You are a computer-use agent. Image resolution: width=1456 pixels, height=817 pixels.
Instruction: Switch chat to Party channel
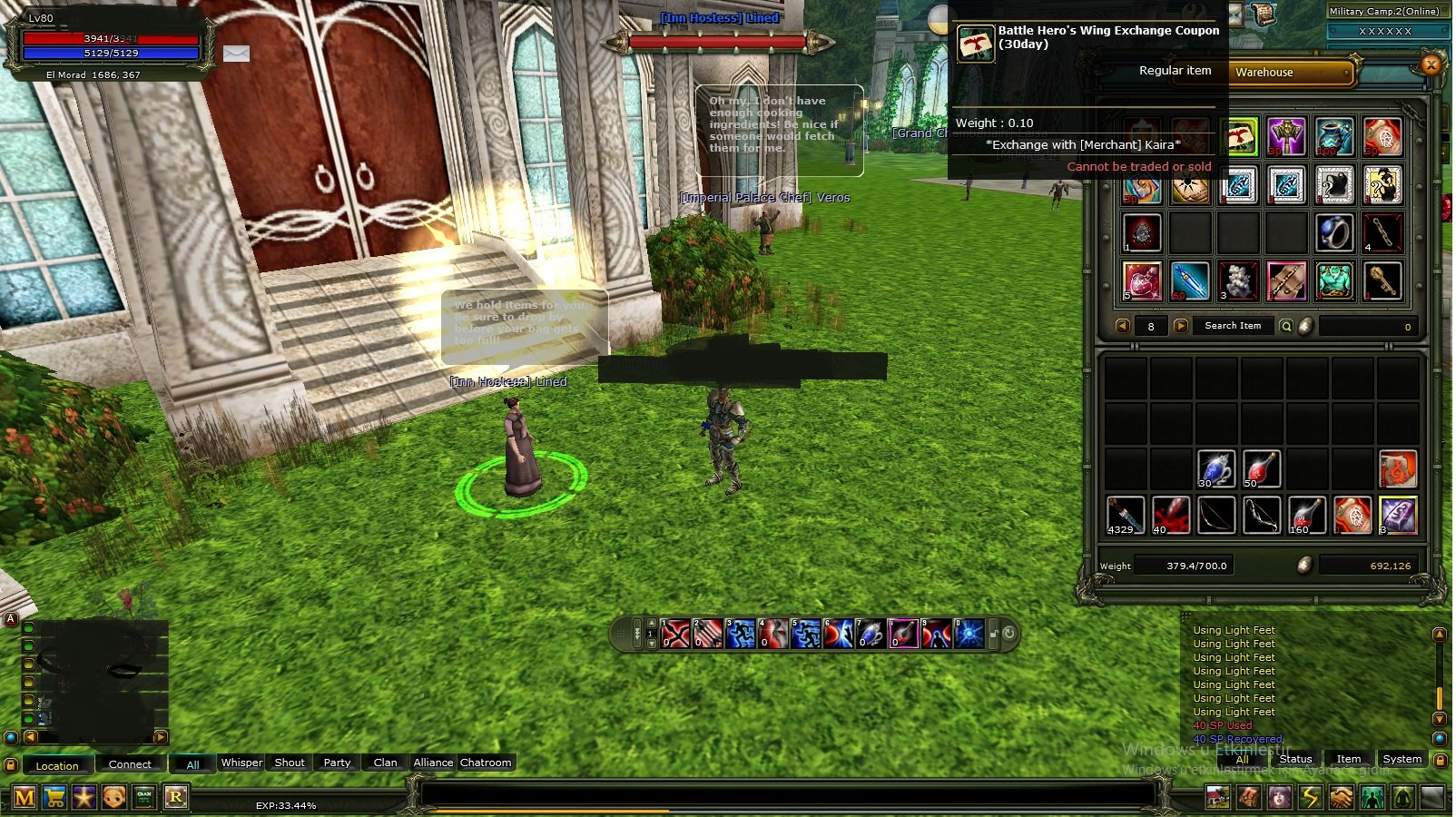click(x=337, y=763)
